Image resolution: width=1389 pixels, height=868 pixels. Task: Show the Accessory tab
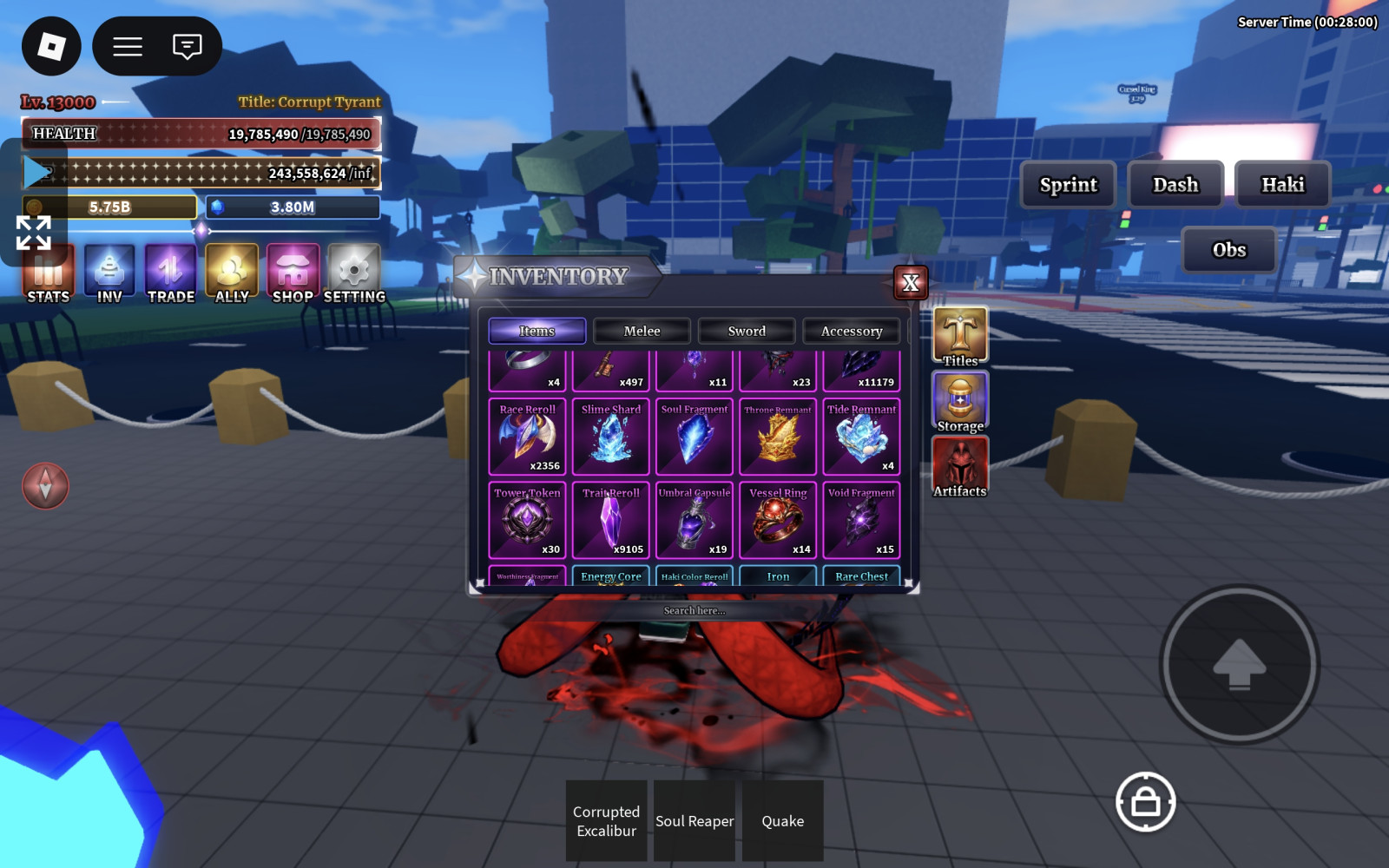851,331
